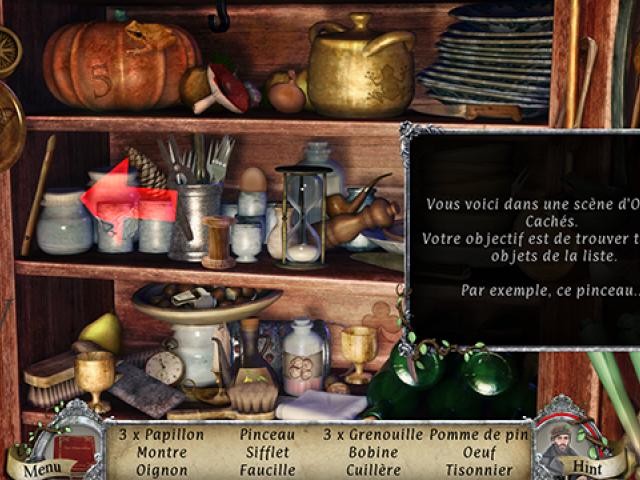640x480 pixels.
Task: Select "Pinceau" in the object list
Action: pos(267,435)
